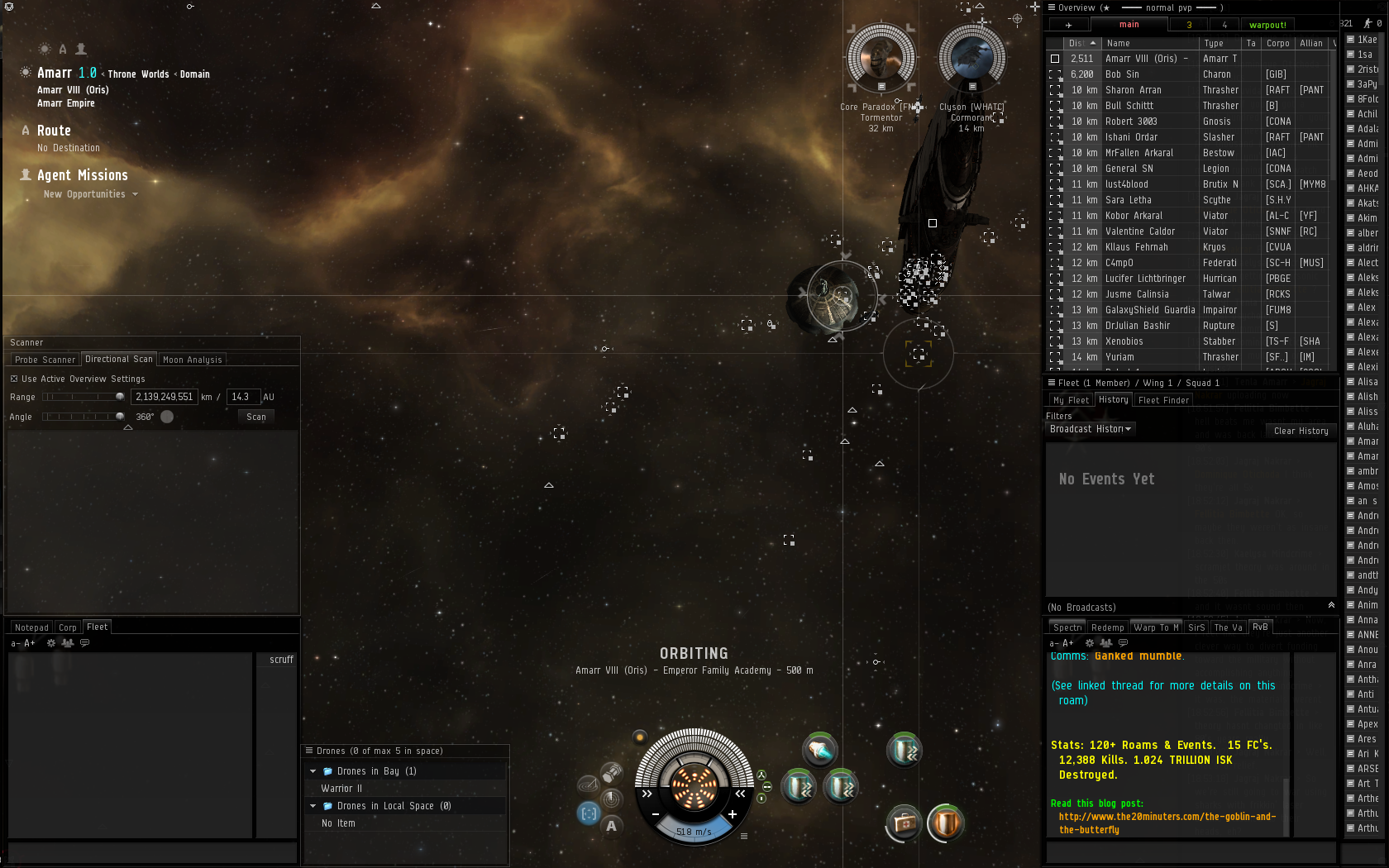Switch to the Notepad chat tab

click(x=31, y=627)
